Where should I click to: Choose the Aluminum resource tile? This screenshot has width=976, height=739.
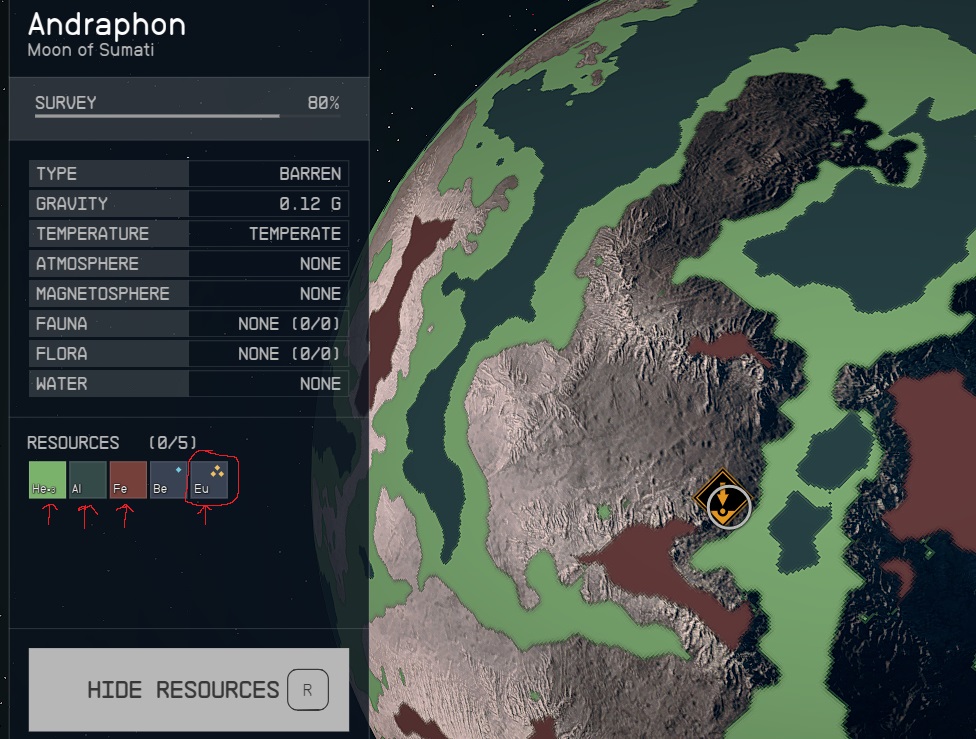click(88, 480)
